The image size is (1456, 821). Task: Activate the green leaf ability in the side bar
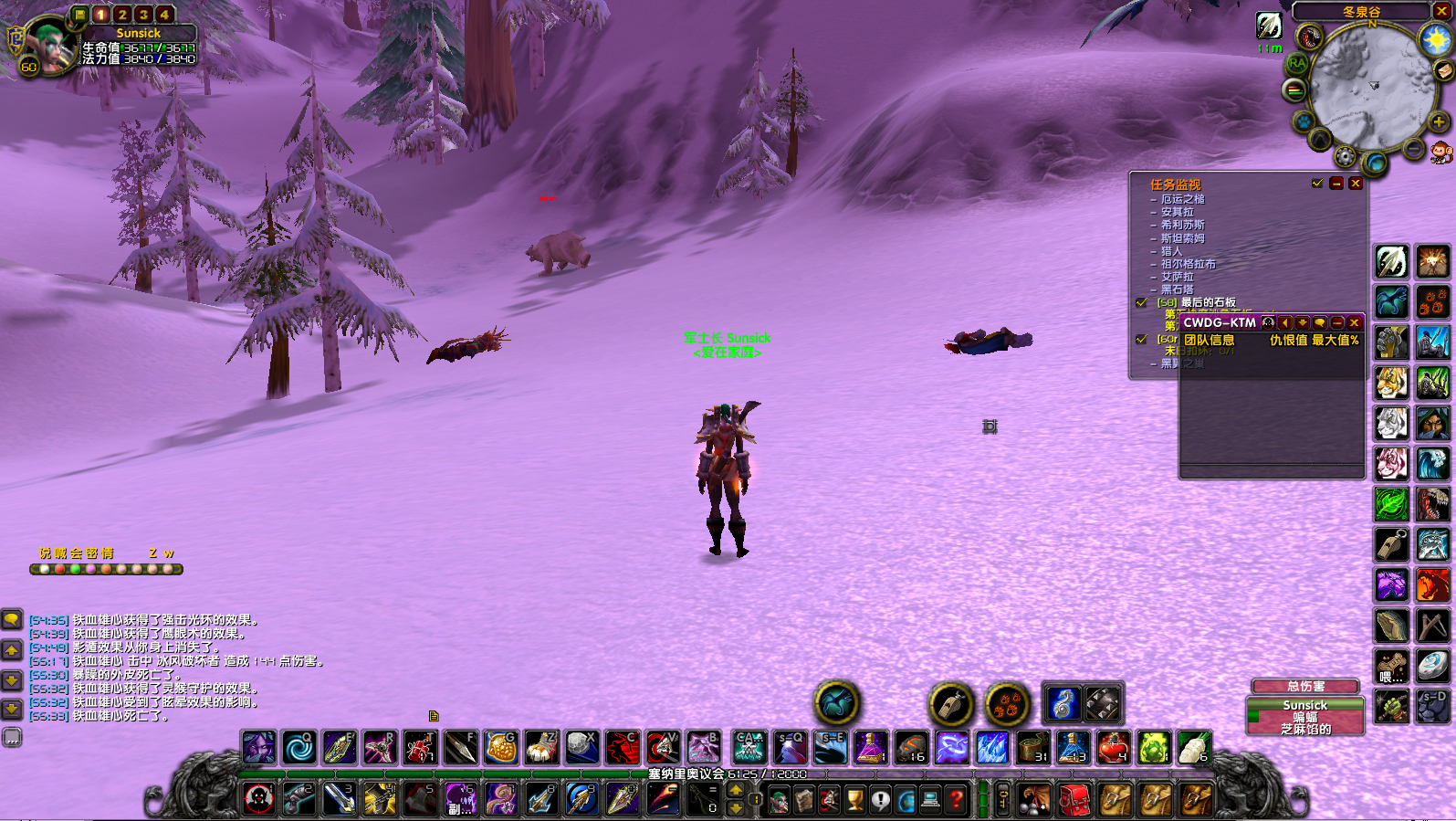click(1392, 503)
